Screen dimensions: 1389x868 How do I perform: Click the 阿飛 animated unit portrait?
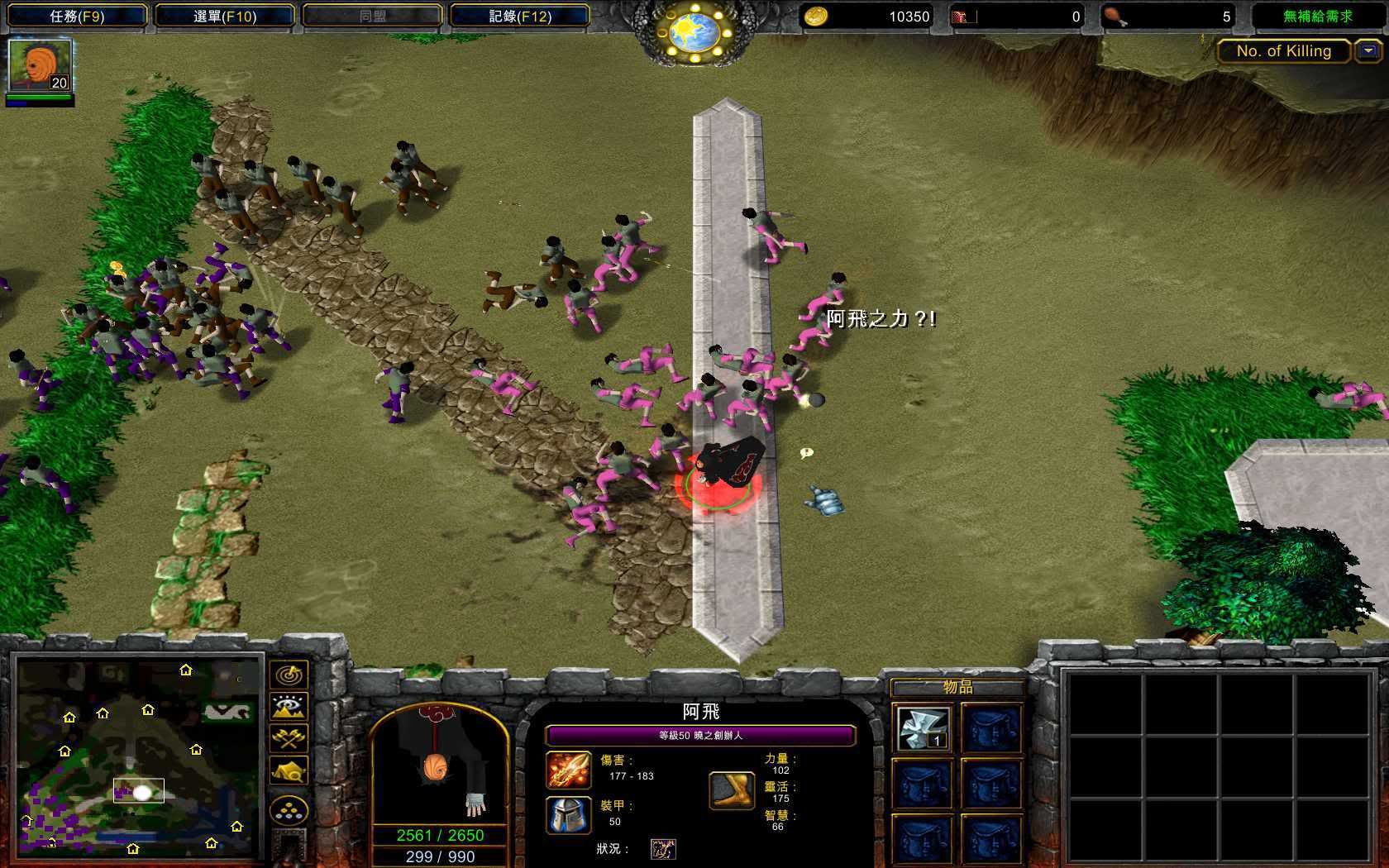click(440, 765)
